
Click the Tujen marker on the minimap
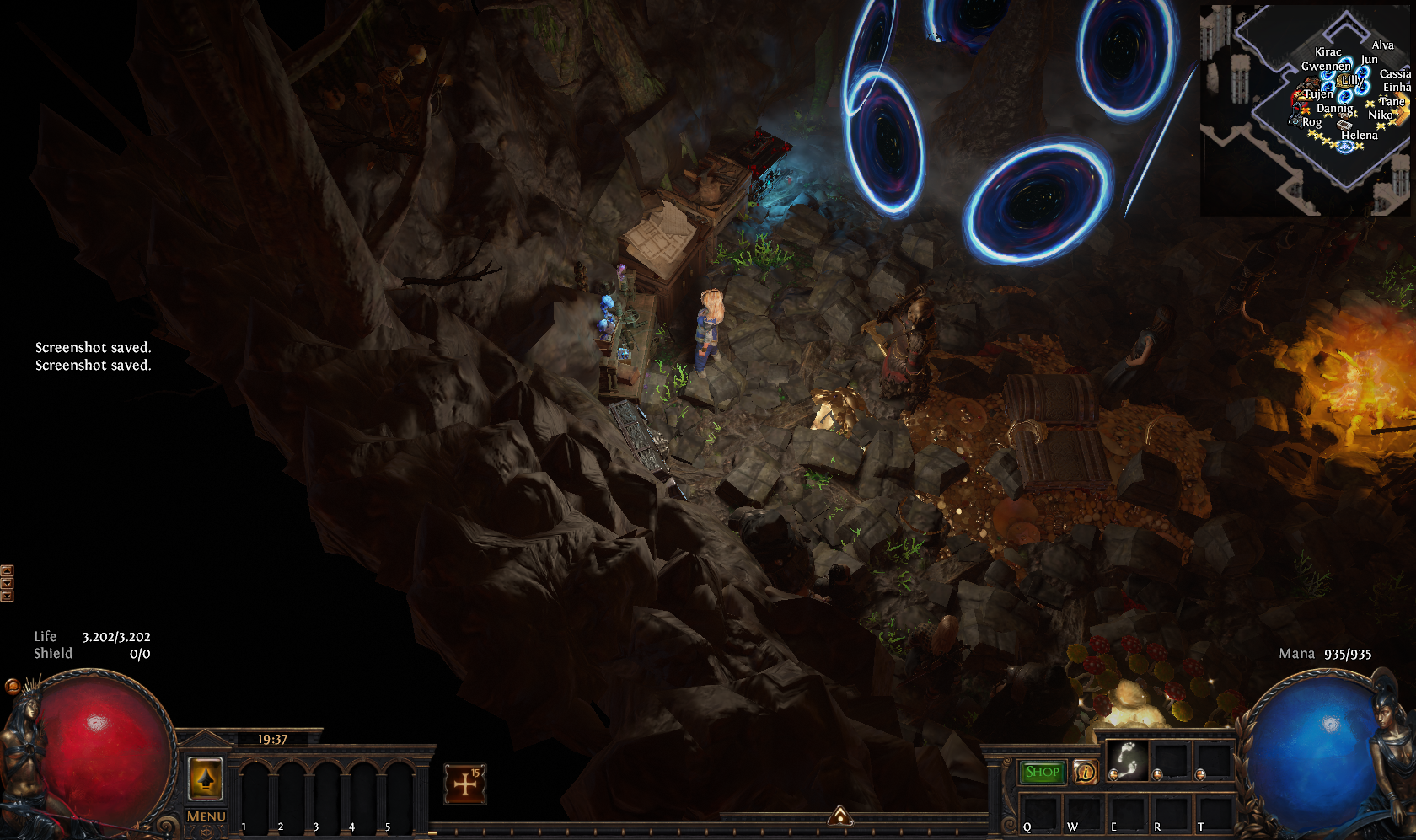[1319, 94]
